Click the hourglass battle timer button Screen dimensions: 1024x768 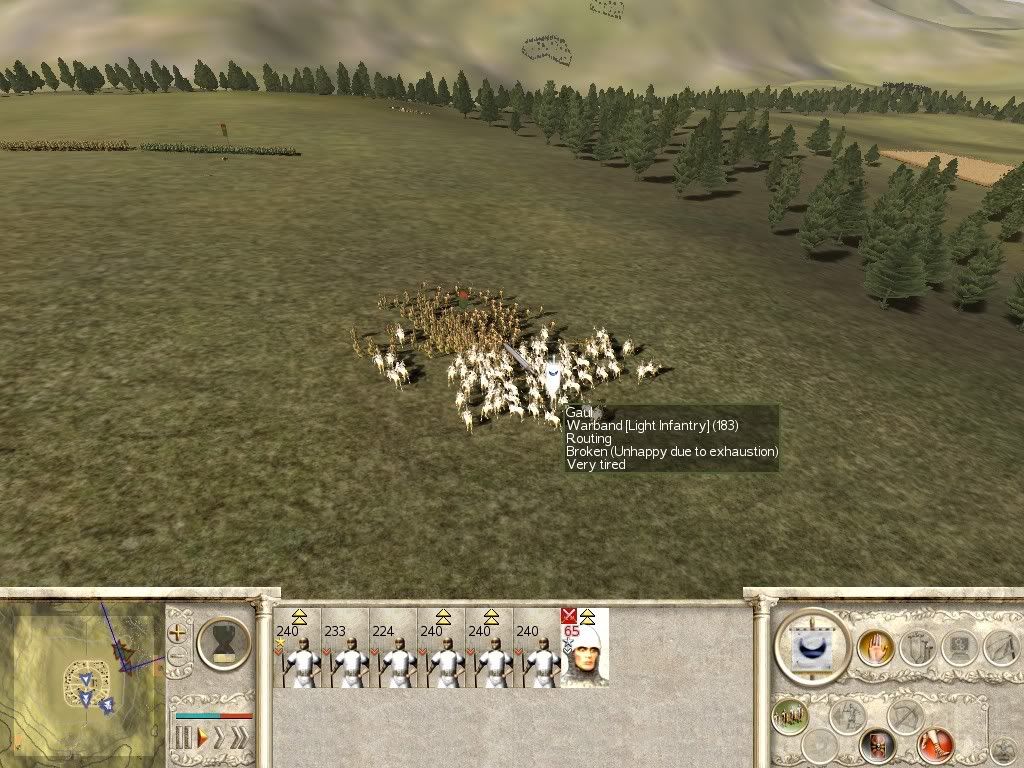[x=224, y=642]
